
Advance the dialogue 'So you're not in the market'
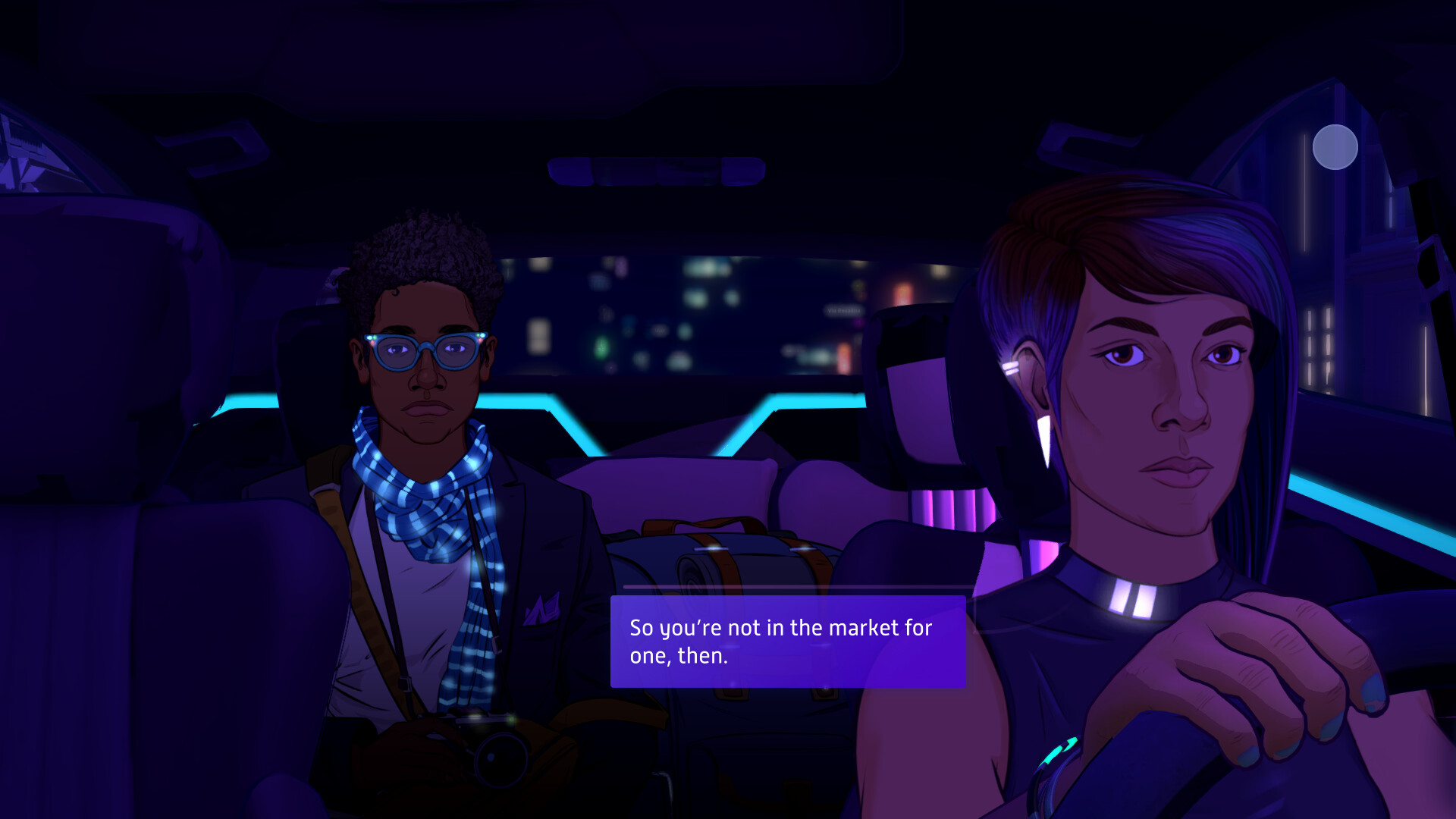point(786,641)
